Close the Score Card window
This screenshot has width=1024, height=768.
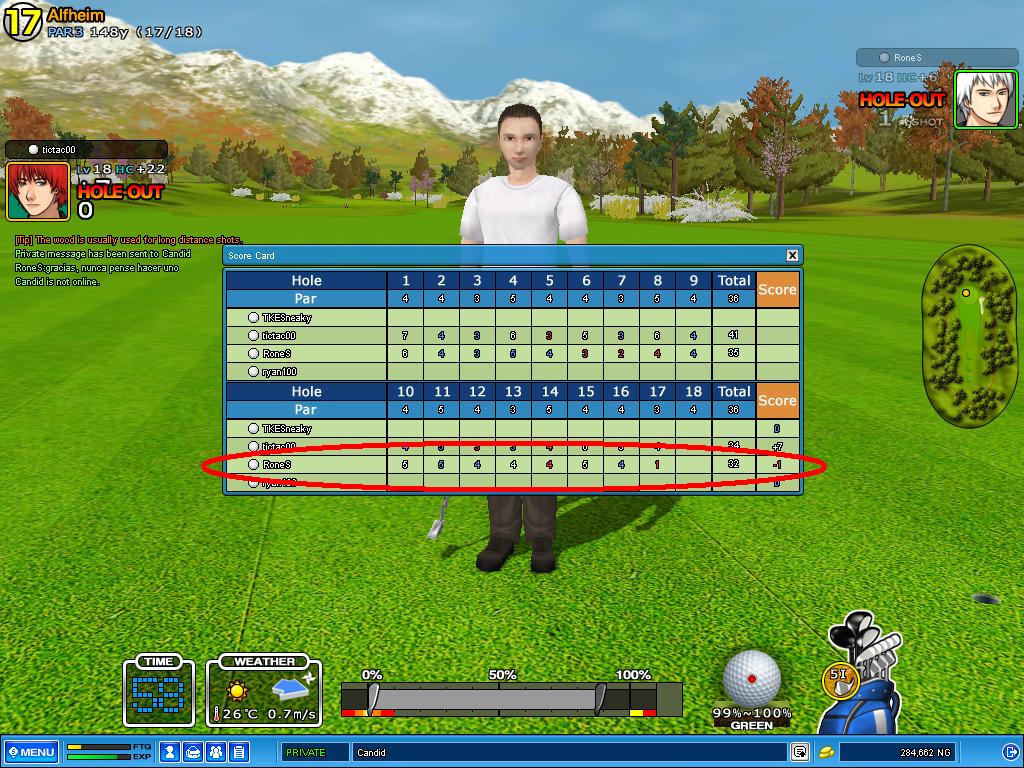click(792, 255)
